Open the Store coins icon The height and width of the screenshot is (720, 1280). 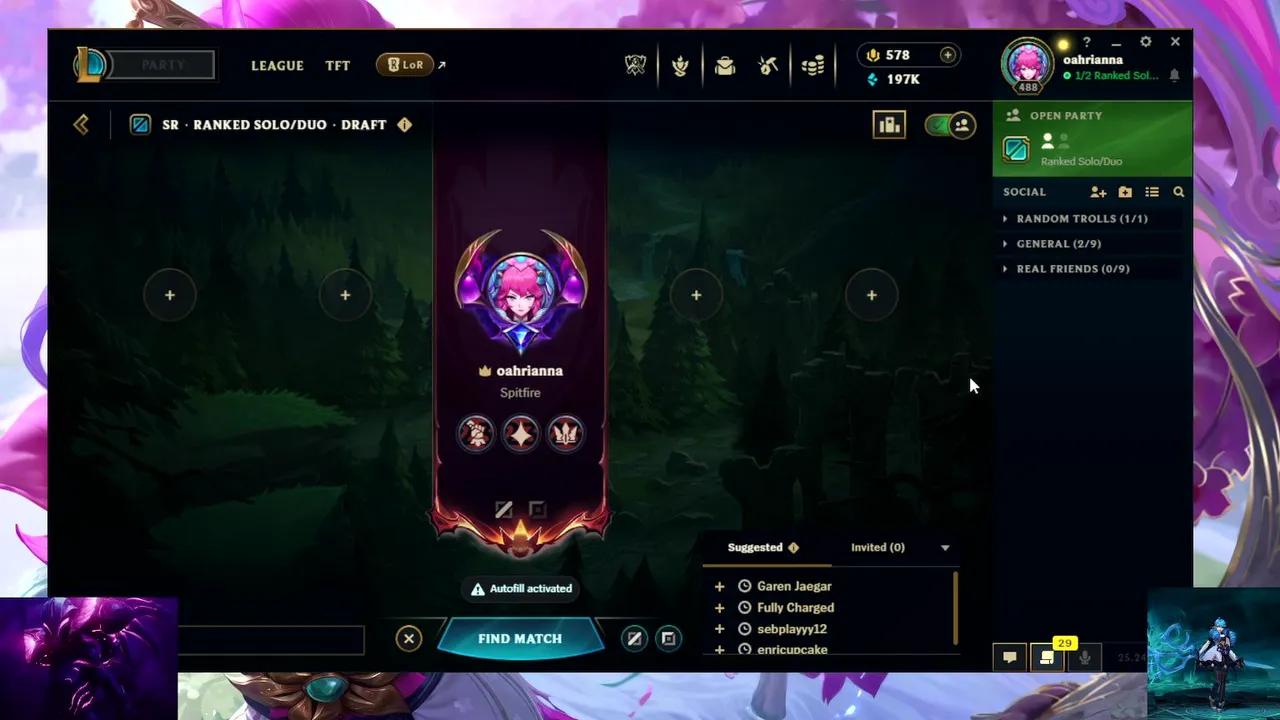point(812,66)
